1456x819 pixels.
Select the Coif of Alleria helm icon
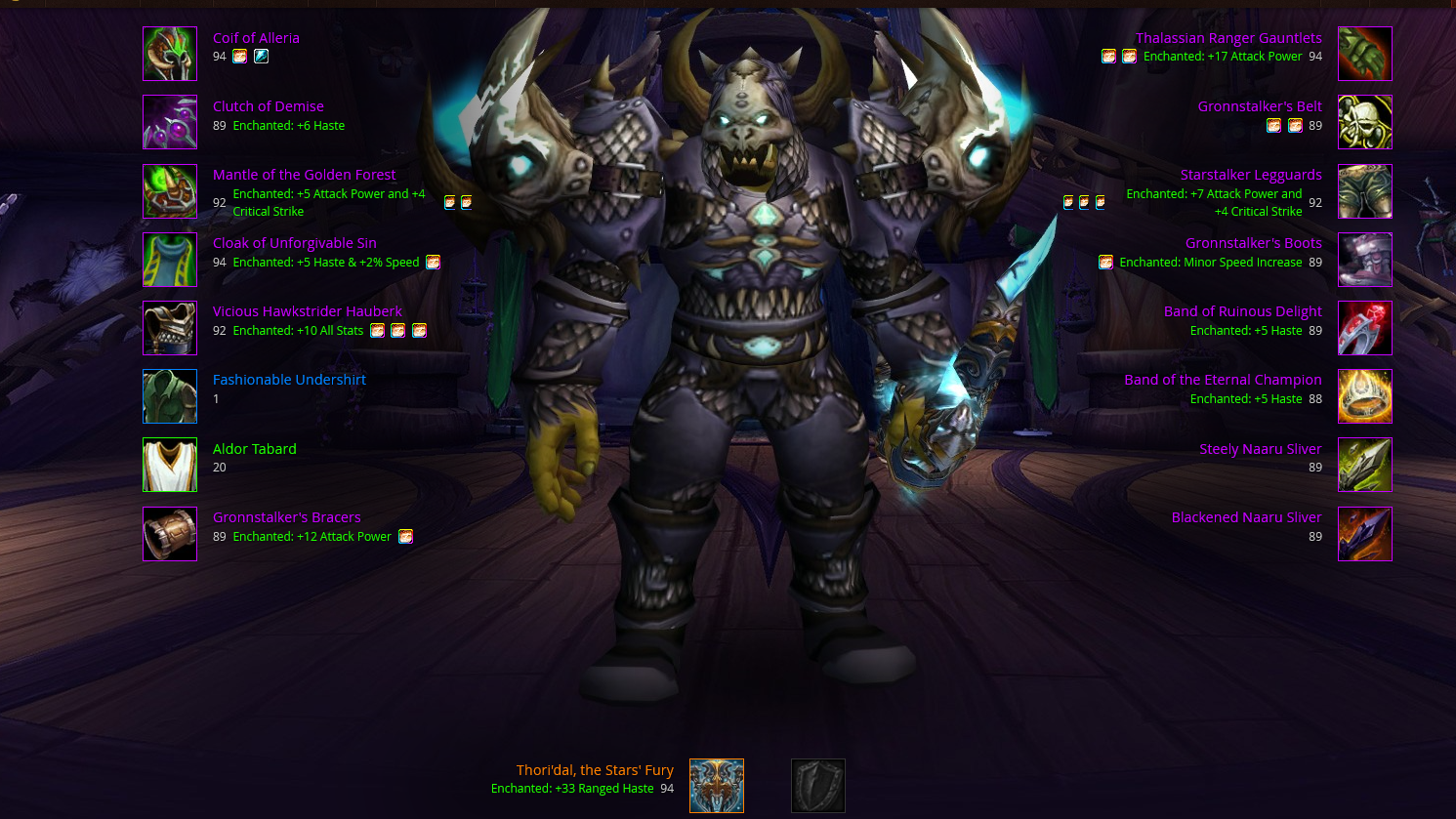170,54
